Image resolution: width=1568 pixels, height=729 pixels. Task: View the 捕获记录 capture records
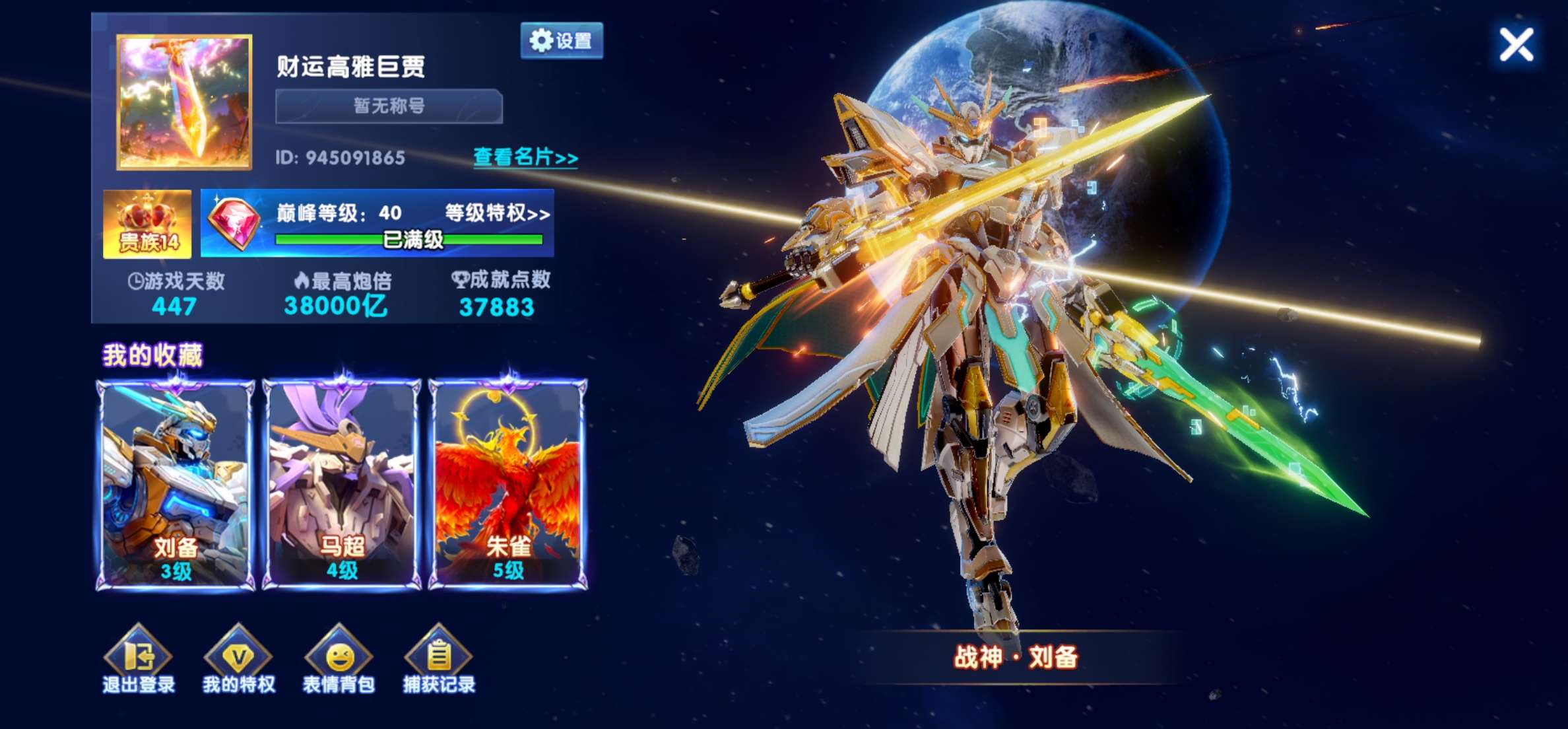[439, 660]
